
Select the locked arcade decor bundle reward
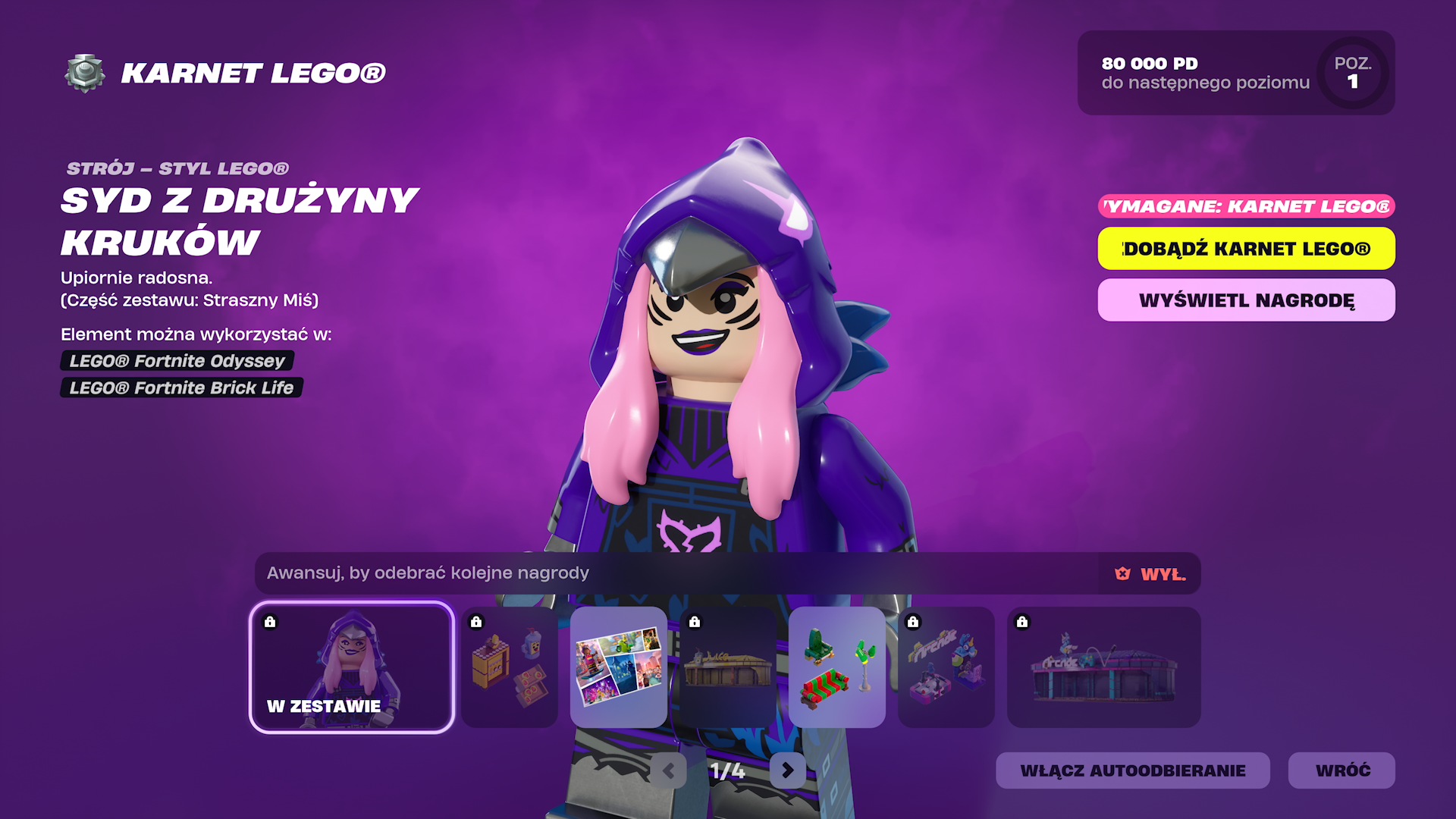click(x=946, y=667)
